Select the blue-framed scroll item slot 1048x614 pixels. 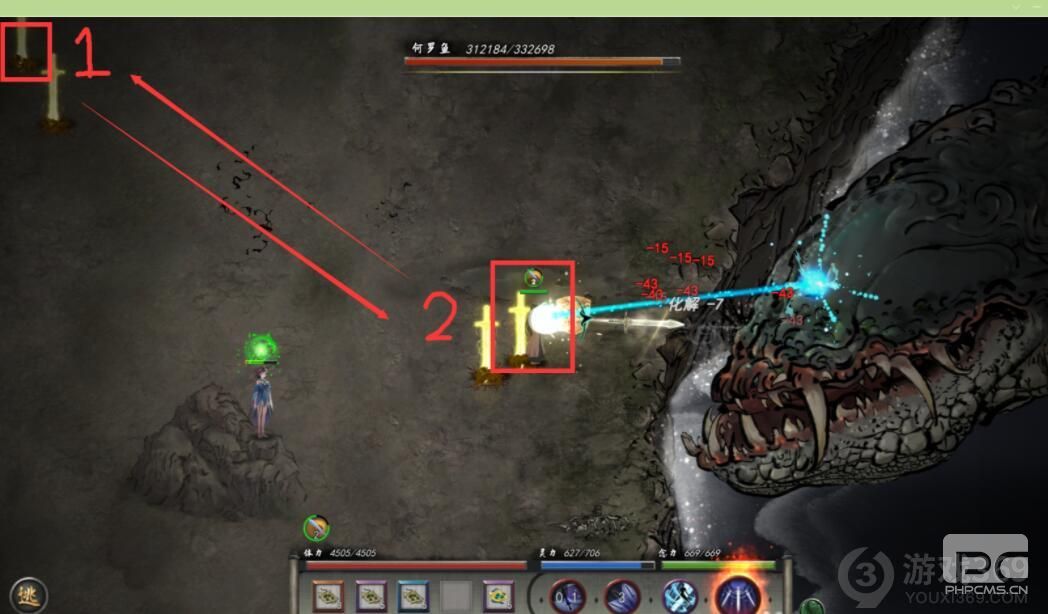[413, 596]
